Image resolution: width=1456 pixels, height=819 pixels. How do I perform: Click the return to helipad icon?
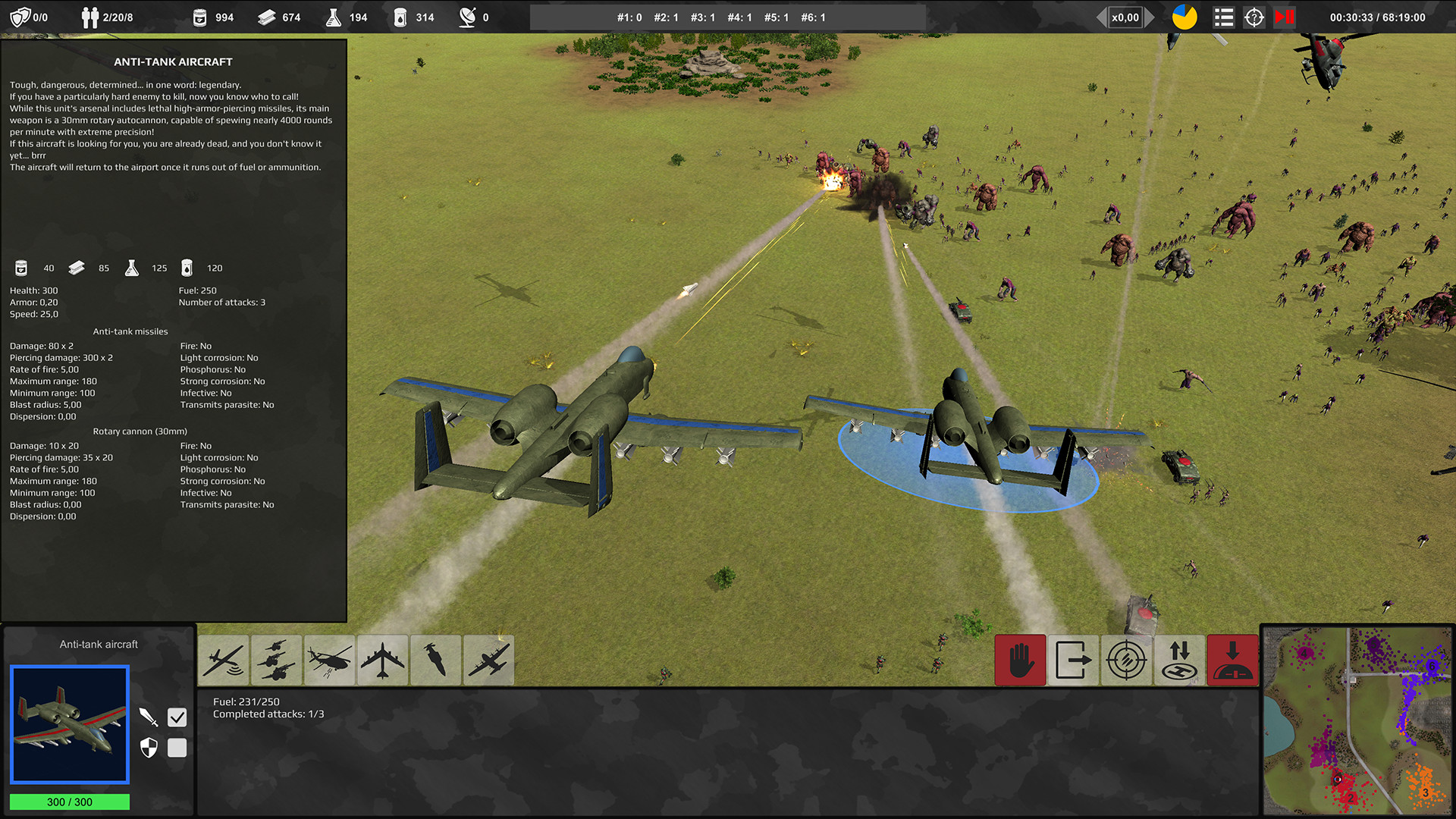click(1179, 660)
